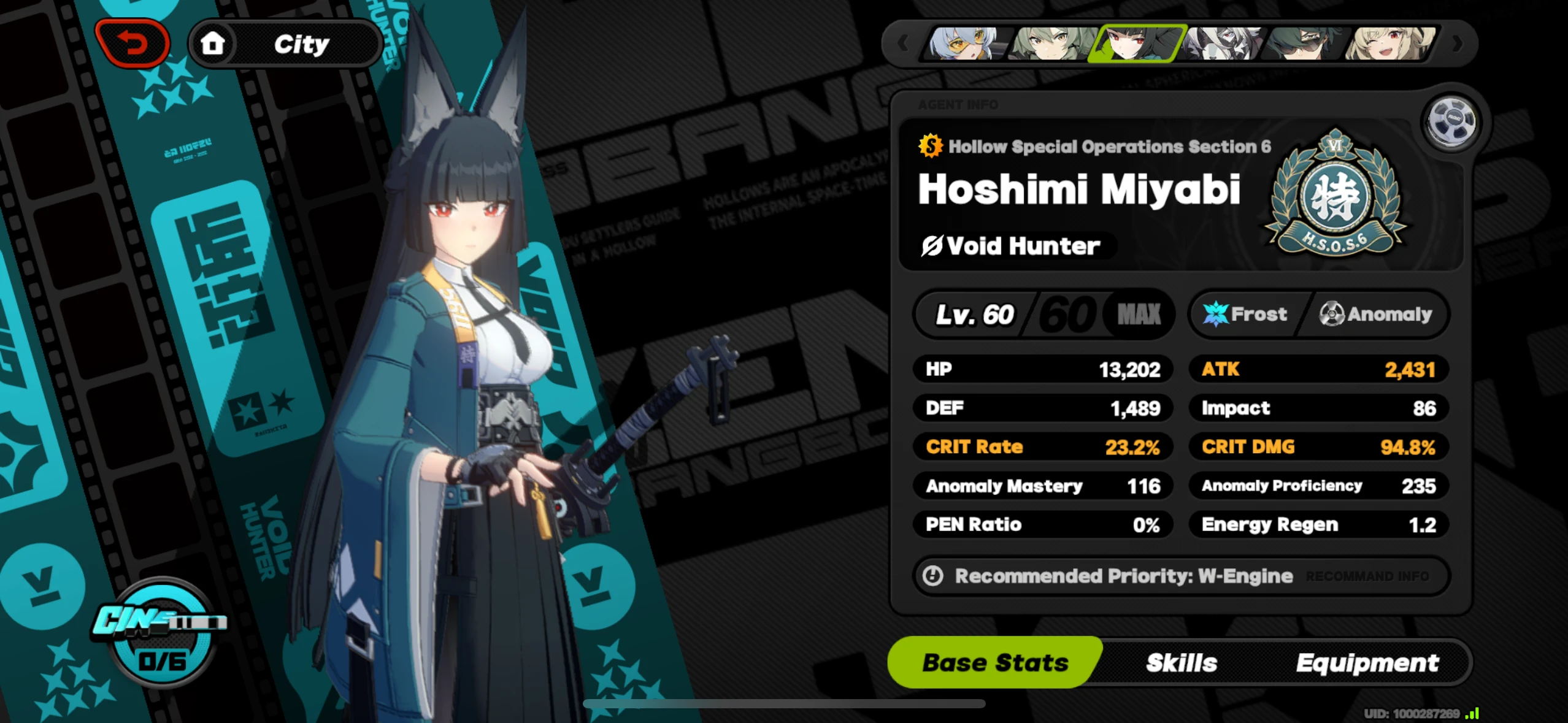The height and width of the screenshot is (723, 1568).
Task: Select the Frost attribute icon
Action: point(1218,314)
